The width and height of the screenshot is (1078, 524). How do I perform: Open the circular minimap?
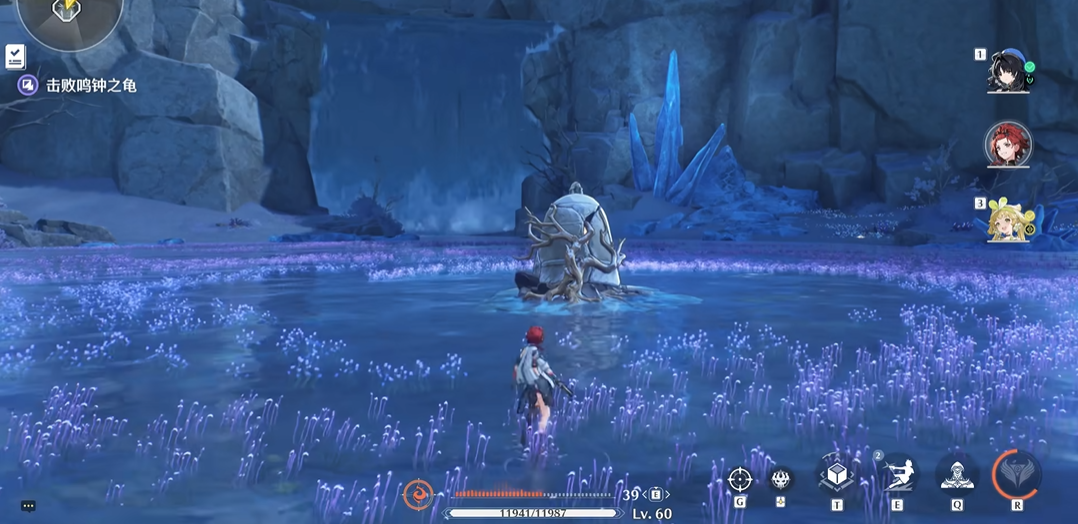[69, 14]
